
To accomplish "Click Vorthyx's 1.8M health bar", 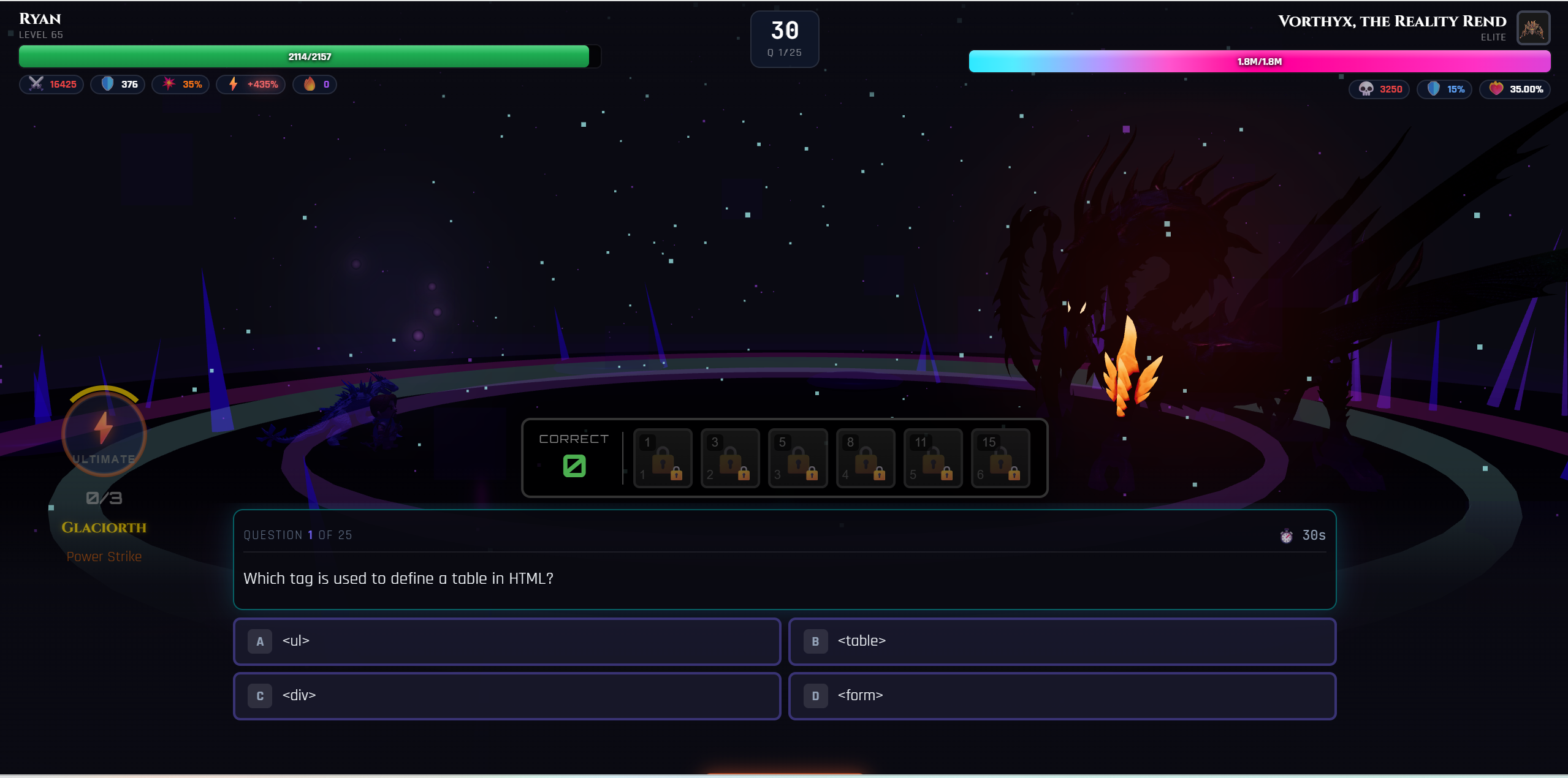I will [x=1258, y=61].
